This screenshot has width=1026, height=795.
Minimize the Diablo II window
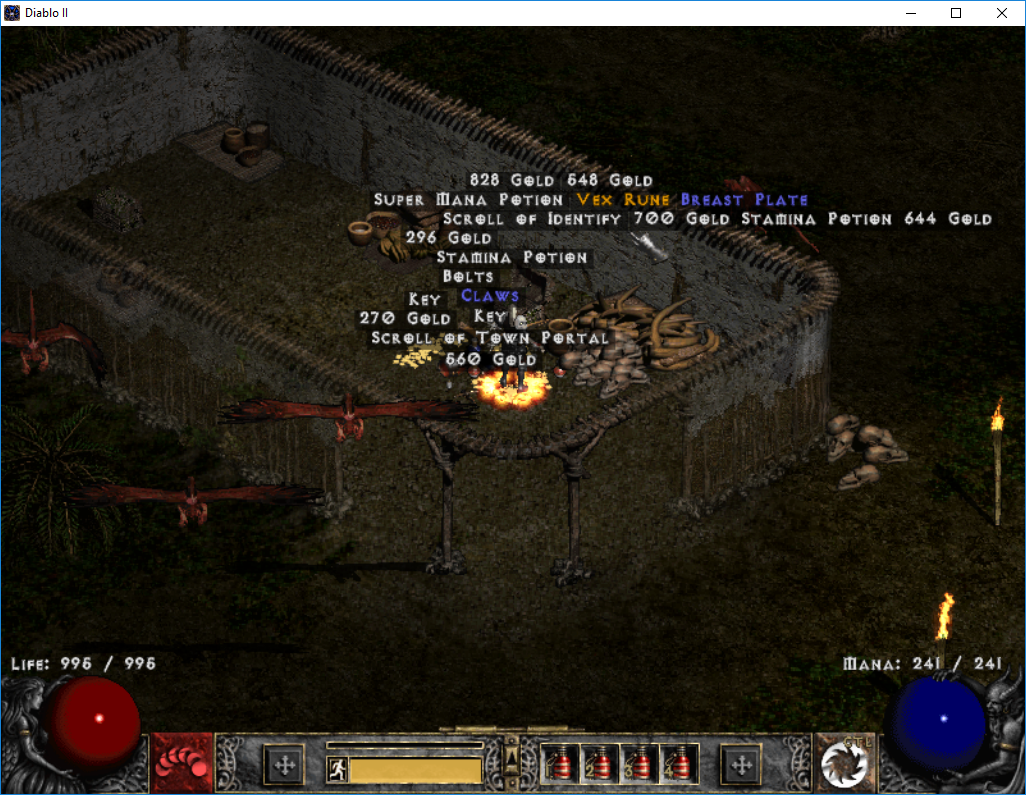pyautogui.click(x=911, y=13)
